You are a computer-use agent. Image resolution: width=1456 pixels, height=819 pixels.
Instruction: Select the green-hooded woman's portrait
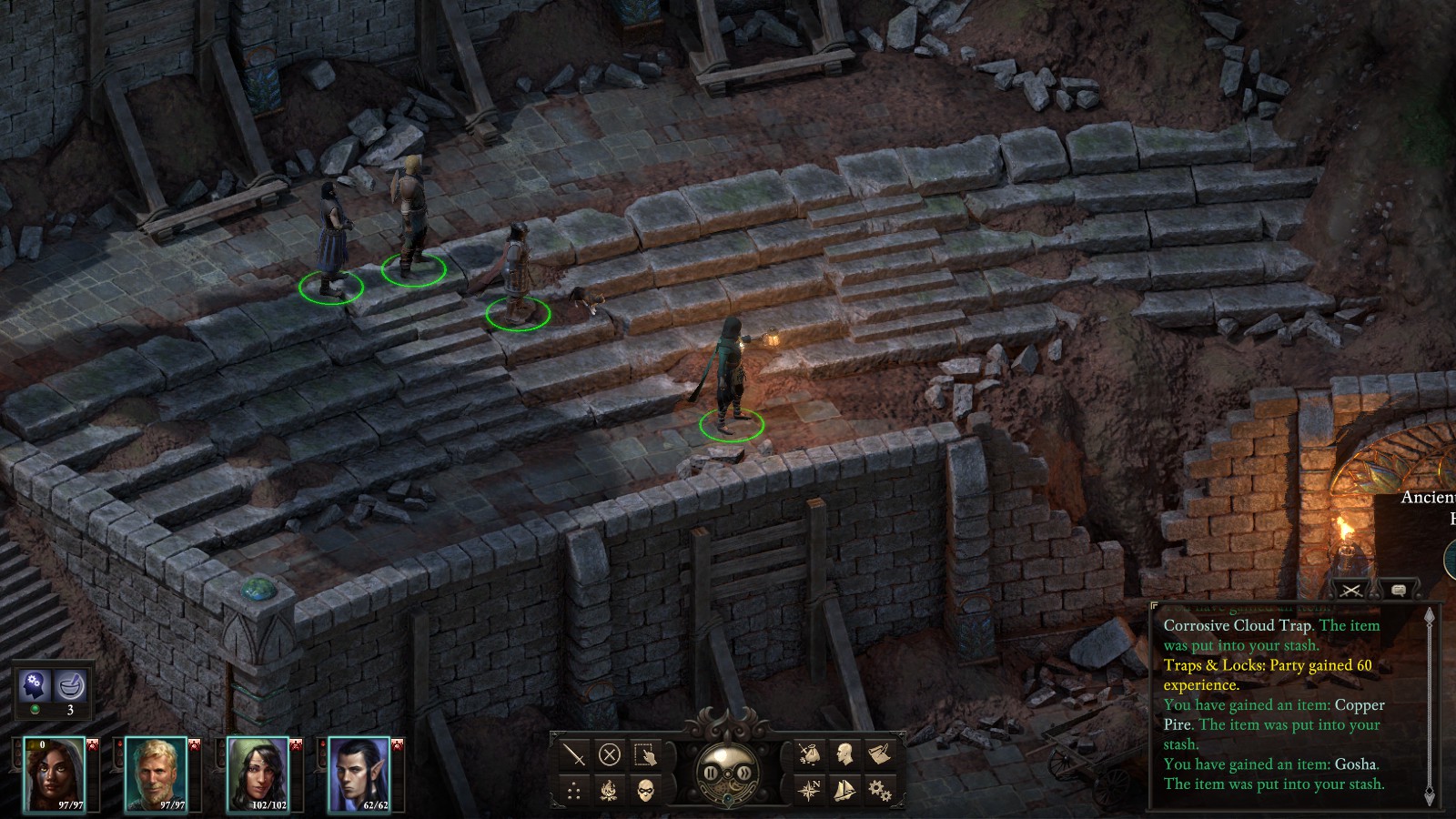point(258,773)
